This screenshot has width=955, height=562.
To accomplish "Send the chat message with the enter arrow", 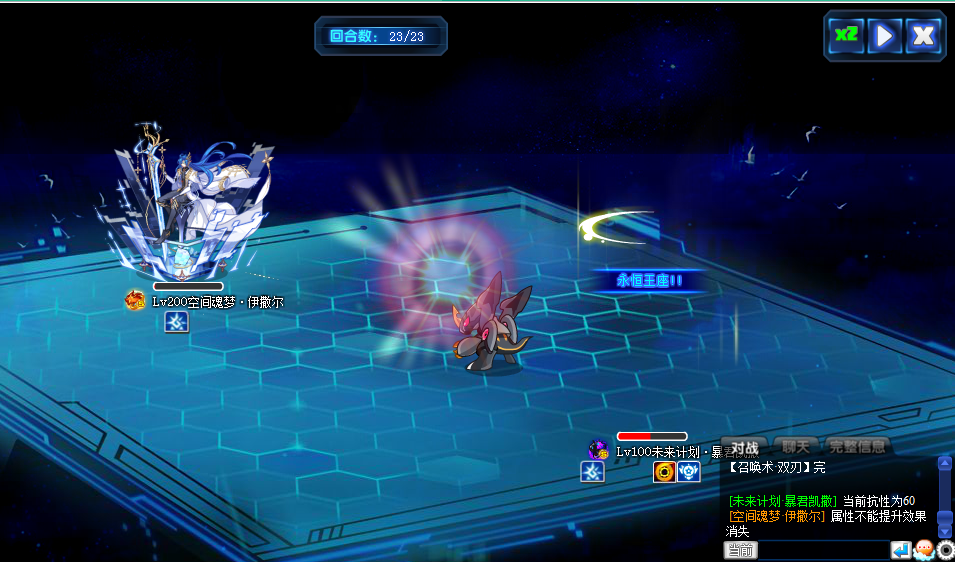I will click(x=901, y=550).
